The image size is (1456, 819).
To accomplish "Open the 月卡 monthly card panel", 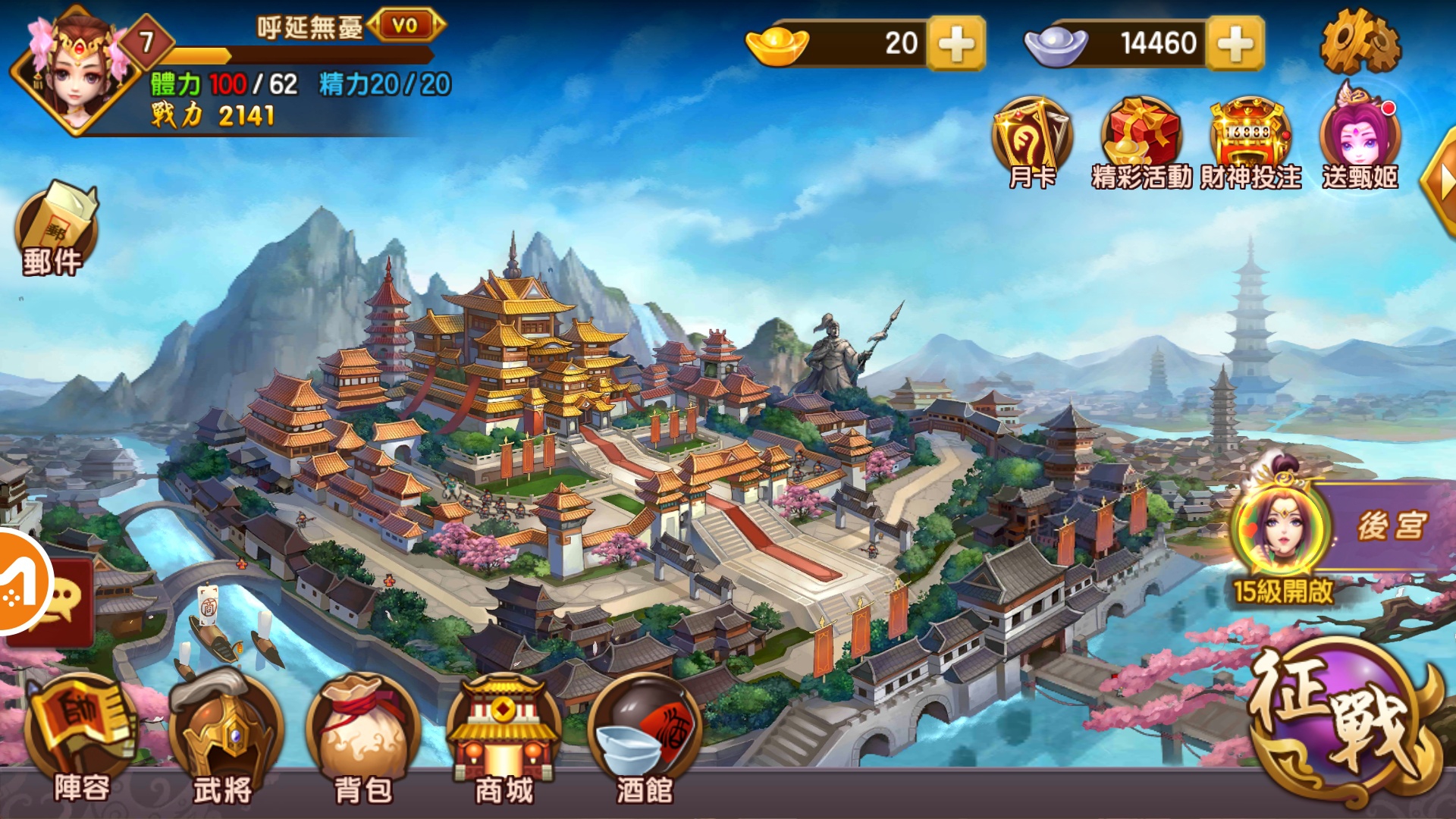I will pos(1031,136).
